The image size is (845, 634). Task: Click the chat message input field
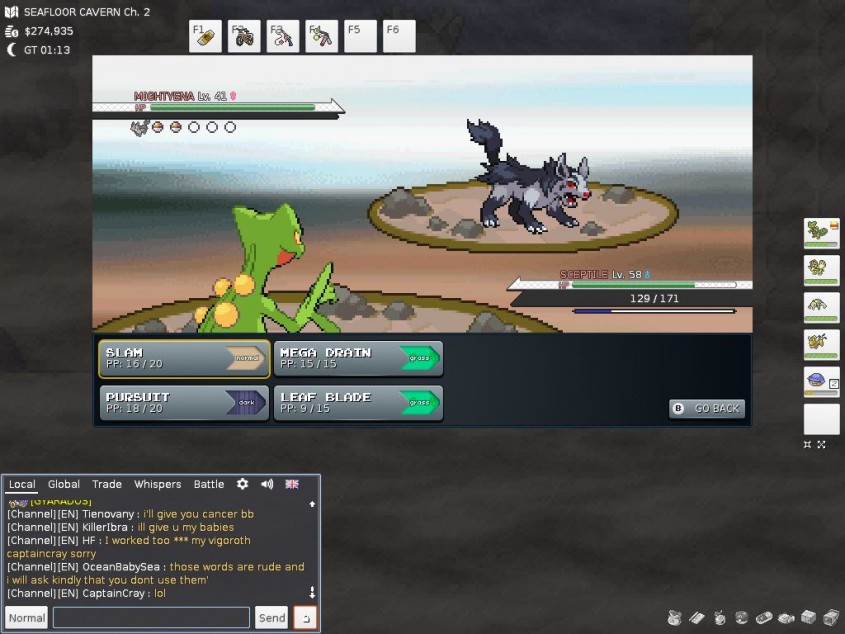coord(151,618)
